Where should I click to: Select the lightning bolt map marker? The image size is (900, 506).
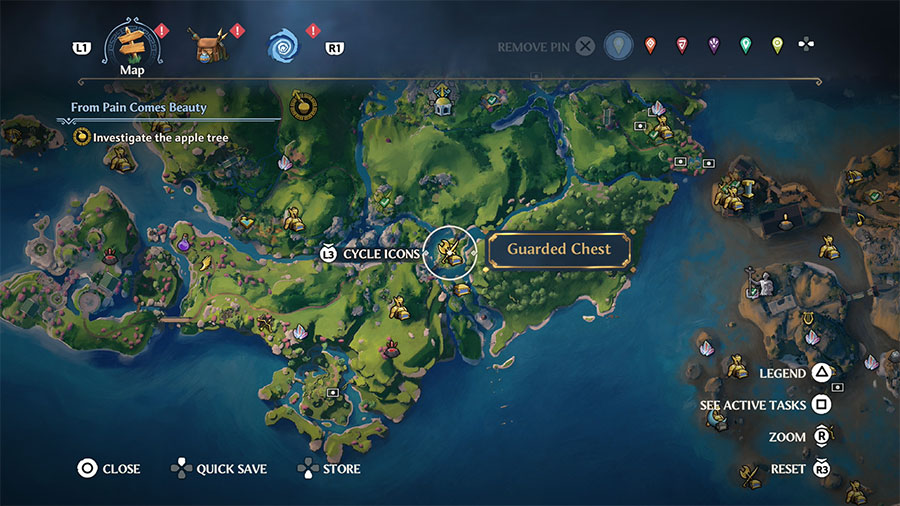(x=206, y=263)
